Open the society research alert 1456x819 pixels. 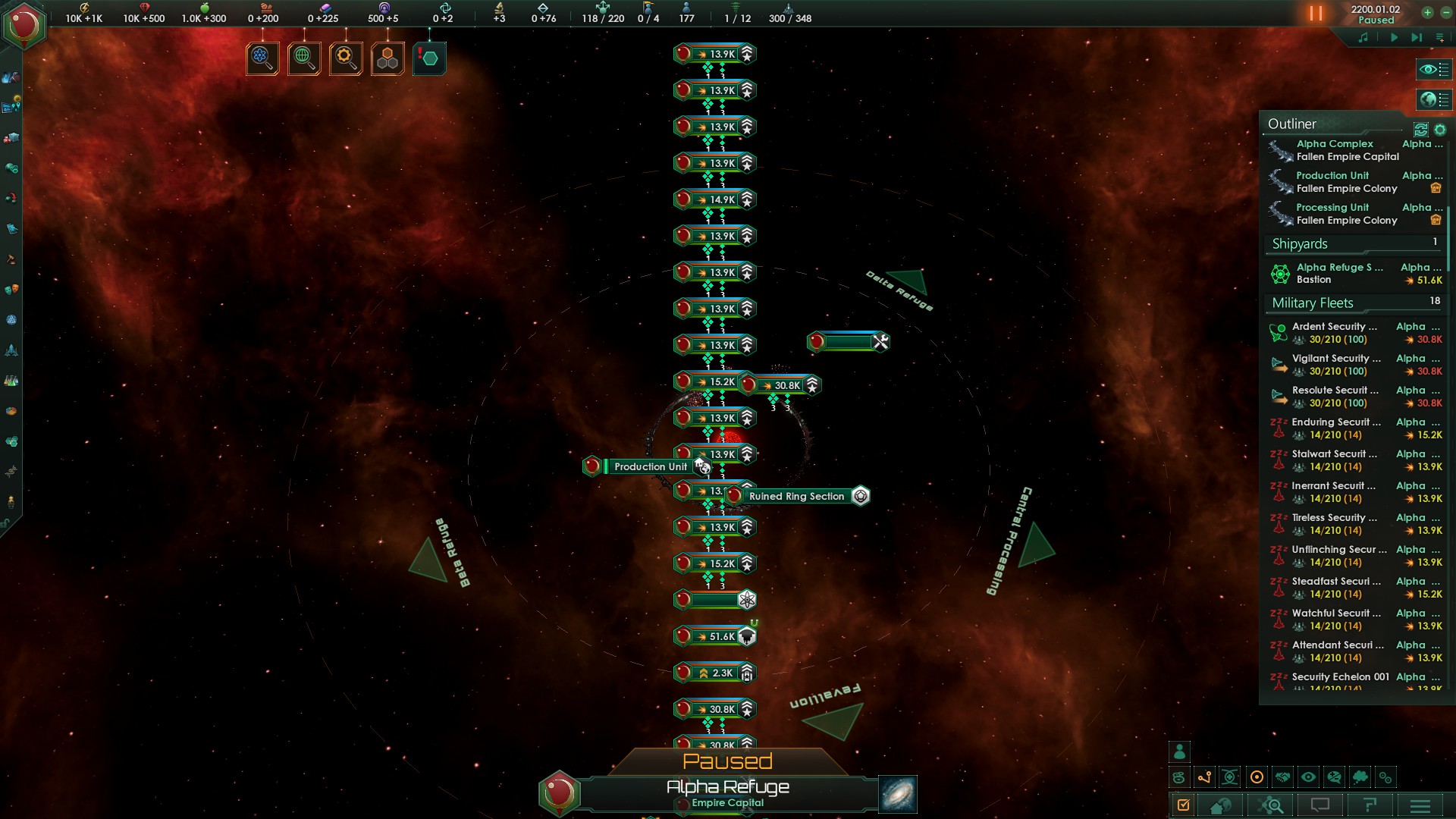point(304,58)
